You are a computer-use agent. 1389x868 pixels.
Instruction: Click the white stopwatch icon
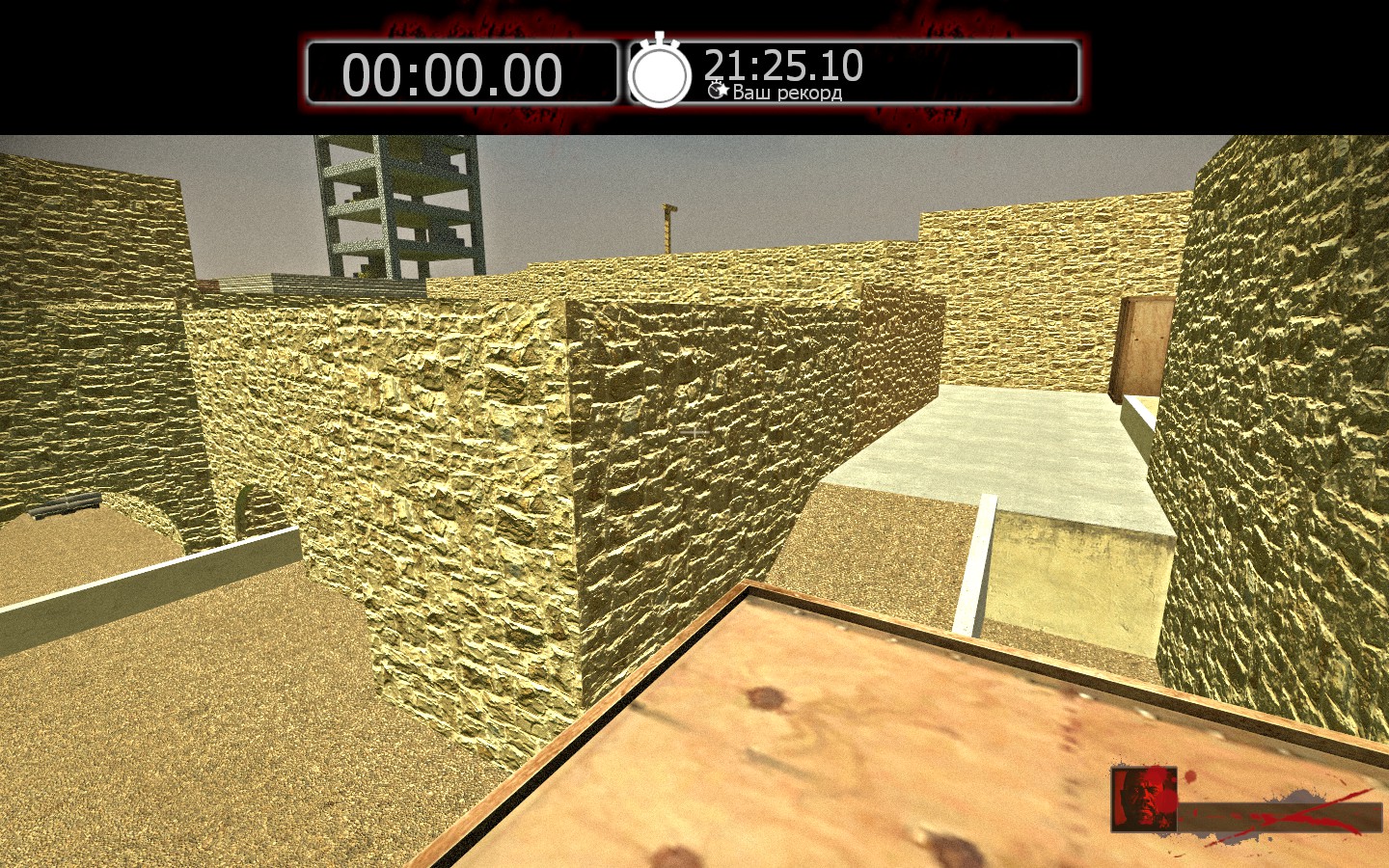pos(660,73)
